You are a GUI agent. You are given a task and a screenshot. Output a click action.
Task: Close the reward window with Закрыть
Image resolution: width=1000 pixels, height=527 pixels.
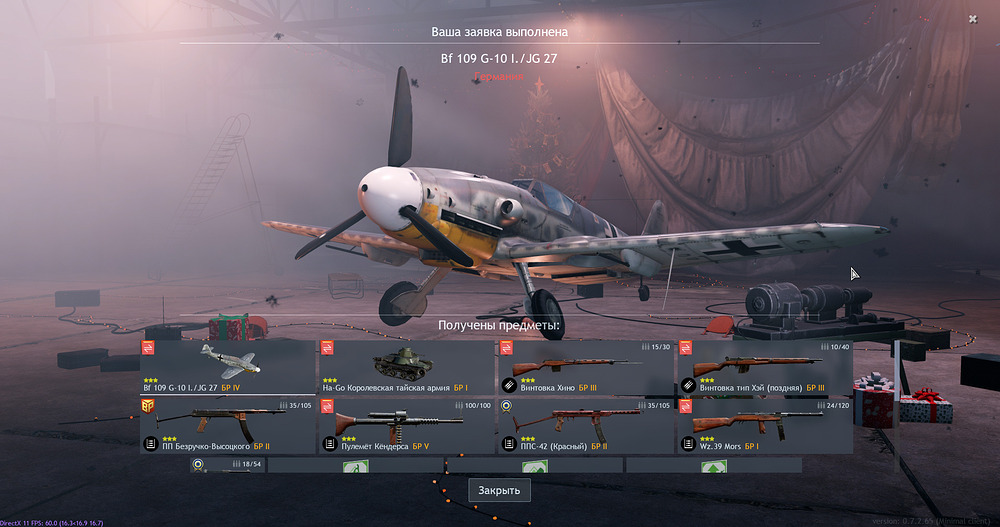tap(499, 491)
